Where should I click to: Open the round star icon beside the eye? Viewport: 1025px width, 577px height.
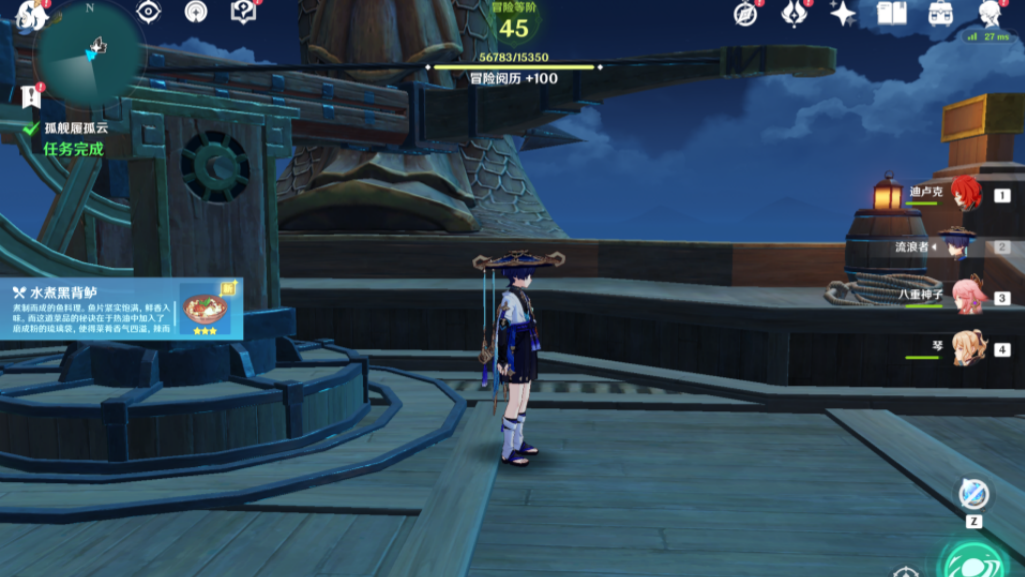(x=196, y=12)
